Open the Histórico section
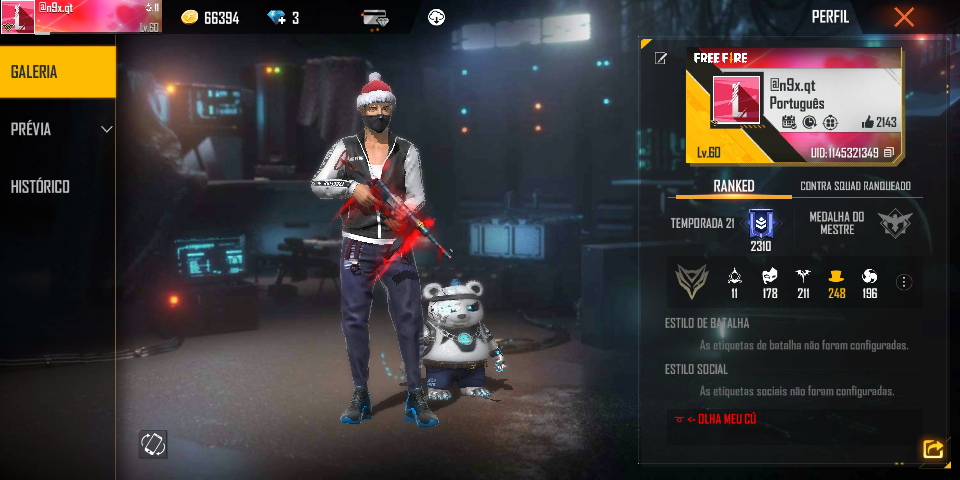The image size is (960, 480). [x=40, y=187]
